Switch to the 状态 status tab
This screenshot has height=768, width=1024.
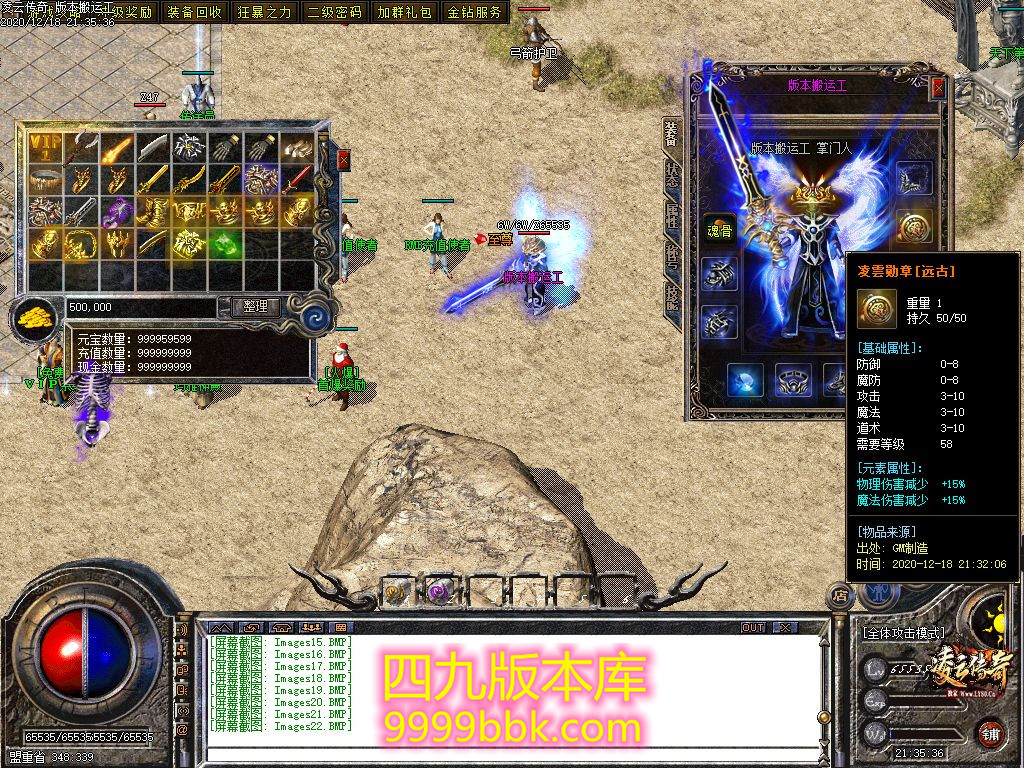click(x=672, y=174)
